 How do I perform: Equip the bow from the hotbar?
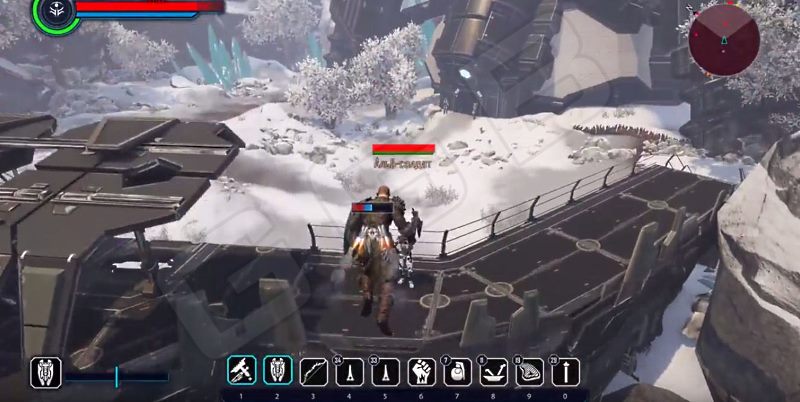314,371
